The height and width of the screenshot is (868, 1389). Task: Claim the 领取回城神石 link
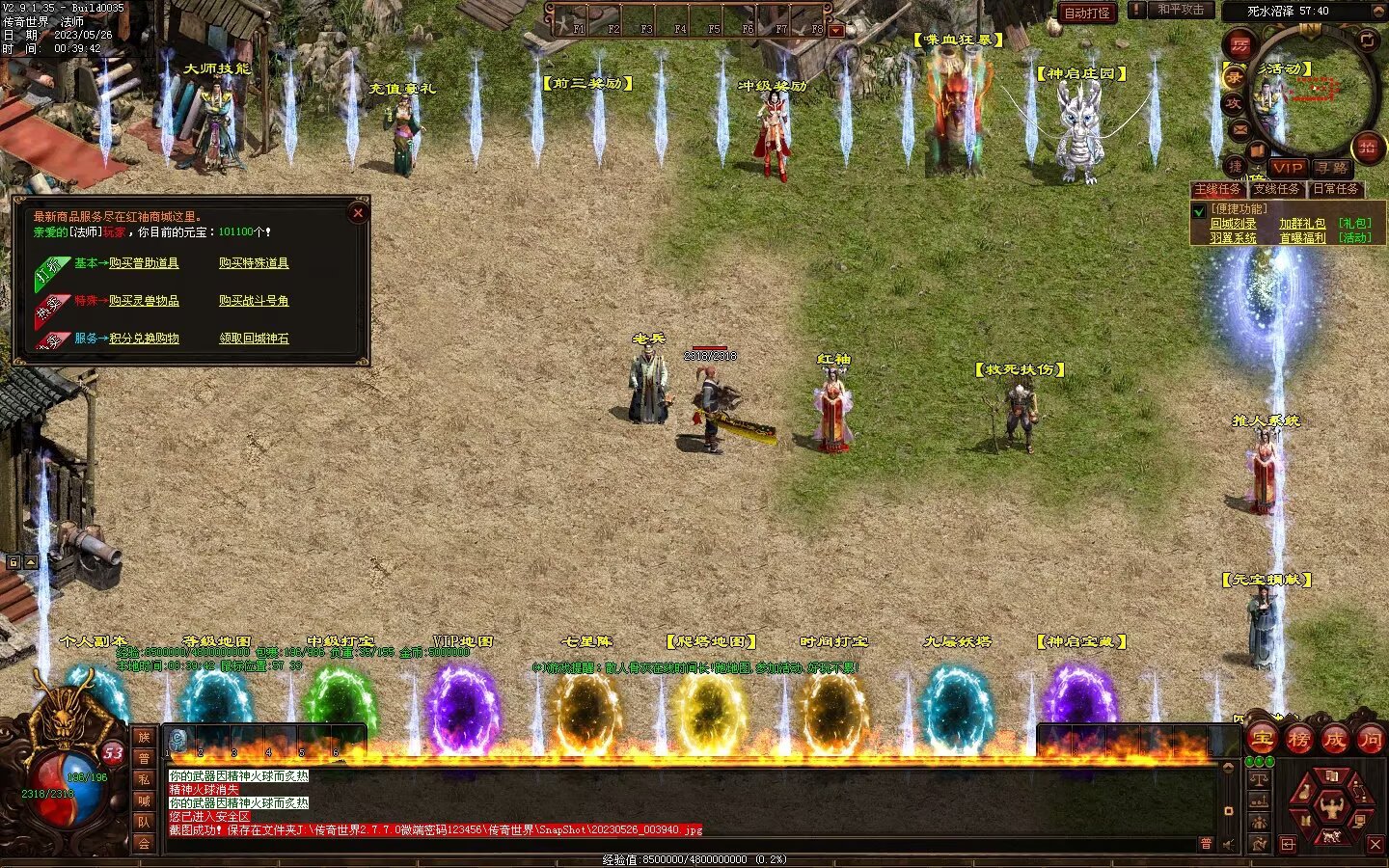coord(254,339)
